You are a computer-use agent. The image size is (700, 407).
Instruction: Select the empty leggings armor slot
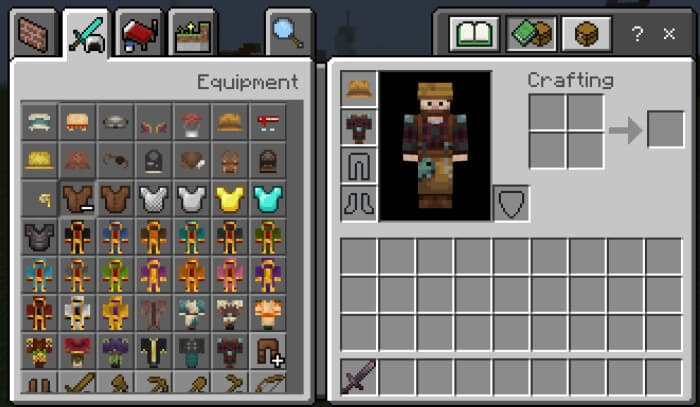(x=359, y=165)
